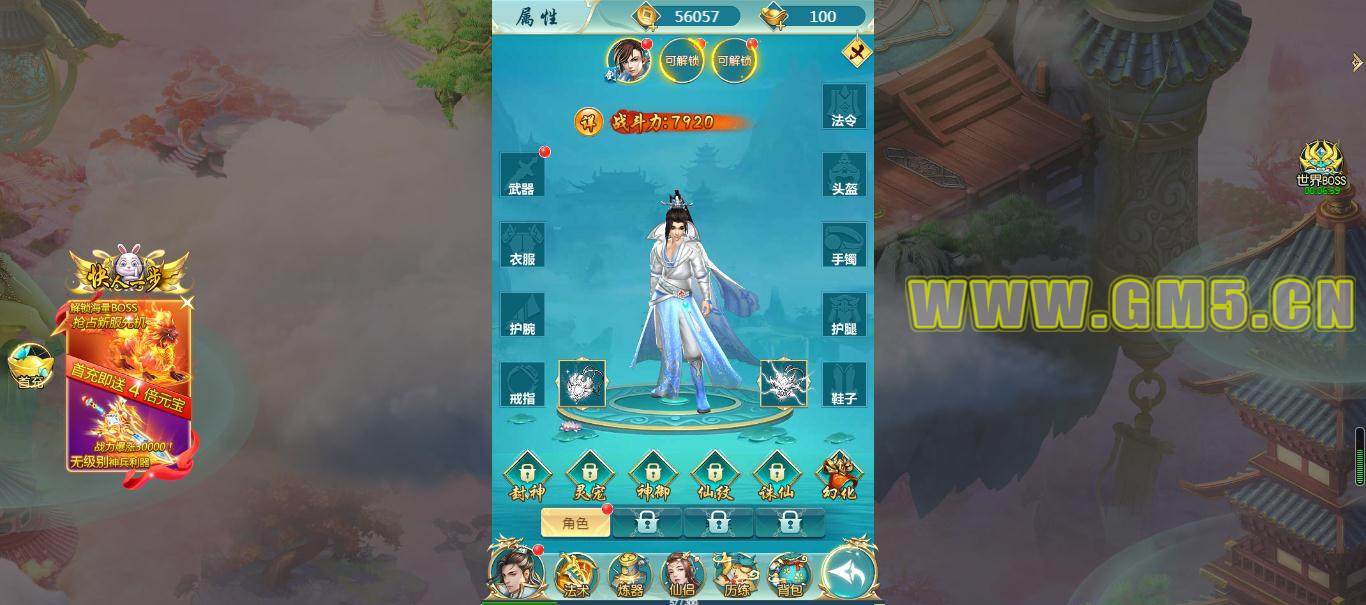Show combat power details via 详 button
The height and width of the screenshot is (605, 1366).
588,122
